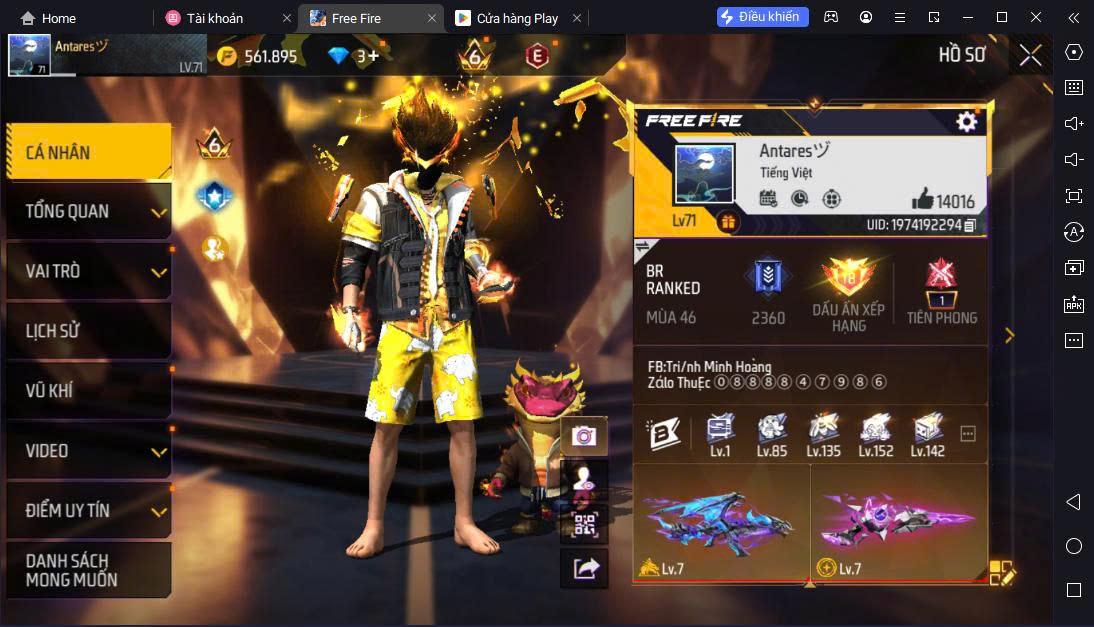Close the HỒ SƠ profile screen
The height and width of the screenshot is (627, 1094).
coord(1030,55)
